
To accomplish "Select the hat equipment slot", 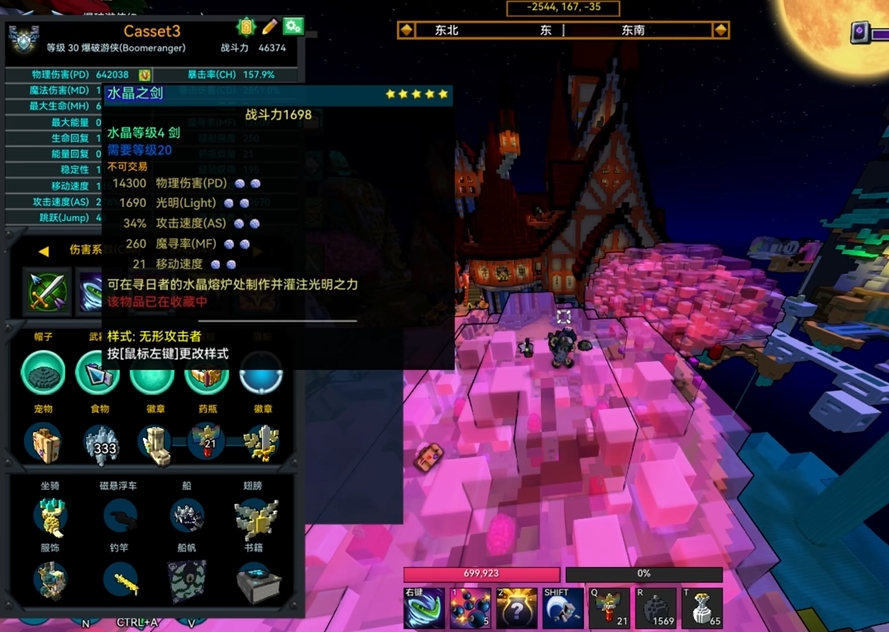I will tap(43, 373).
